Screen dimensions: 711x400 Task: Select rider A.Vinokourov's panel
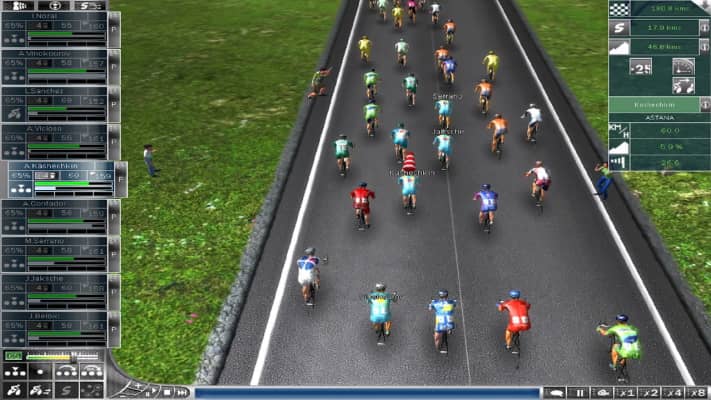pyautogui.click(x=55, y=54)
